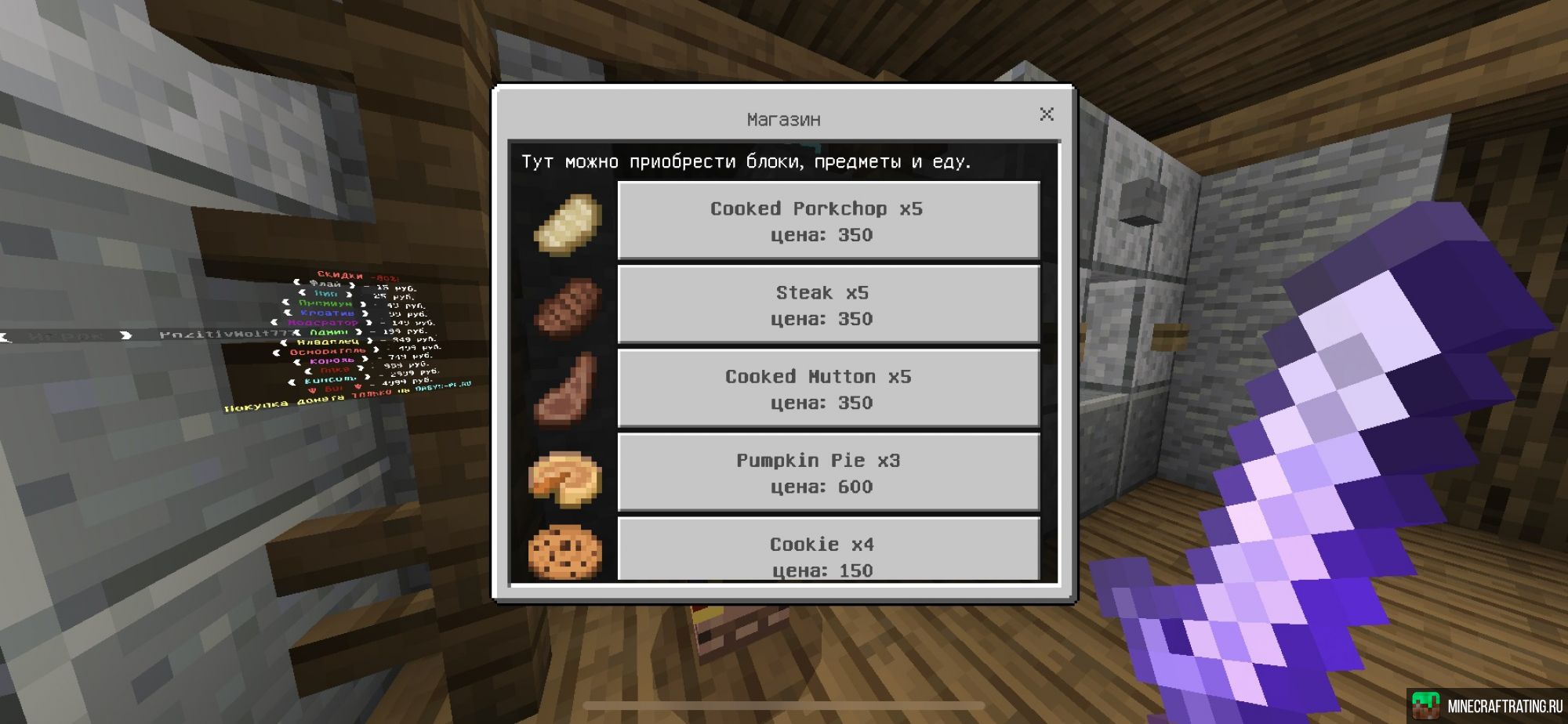Image resolution: width=1568 pixels, height=724 pixels.
Task: Choose the Pumpkin Pie x3 offer
Action: point(828,472)
